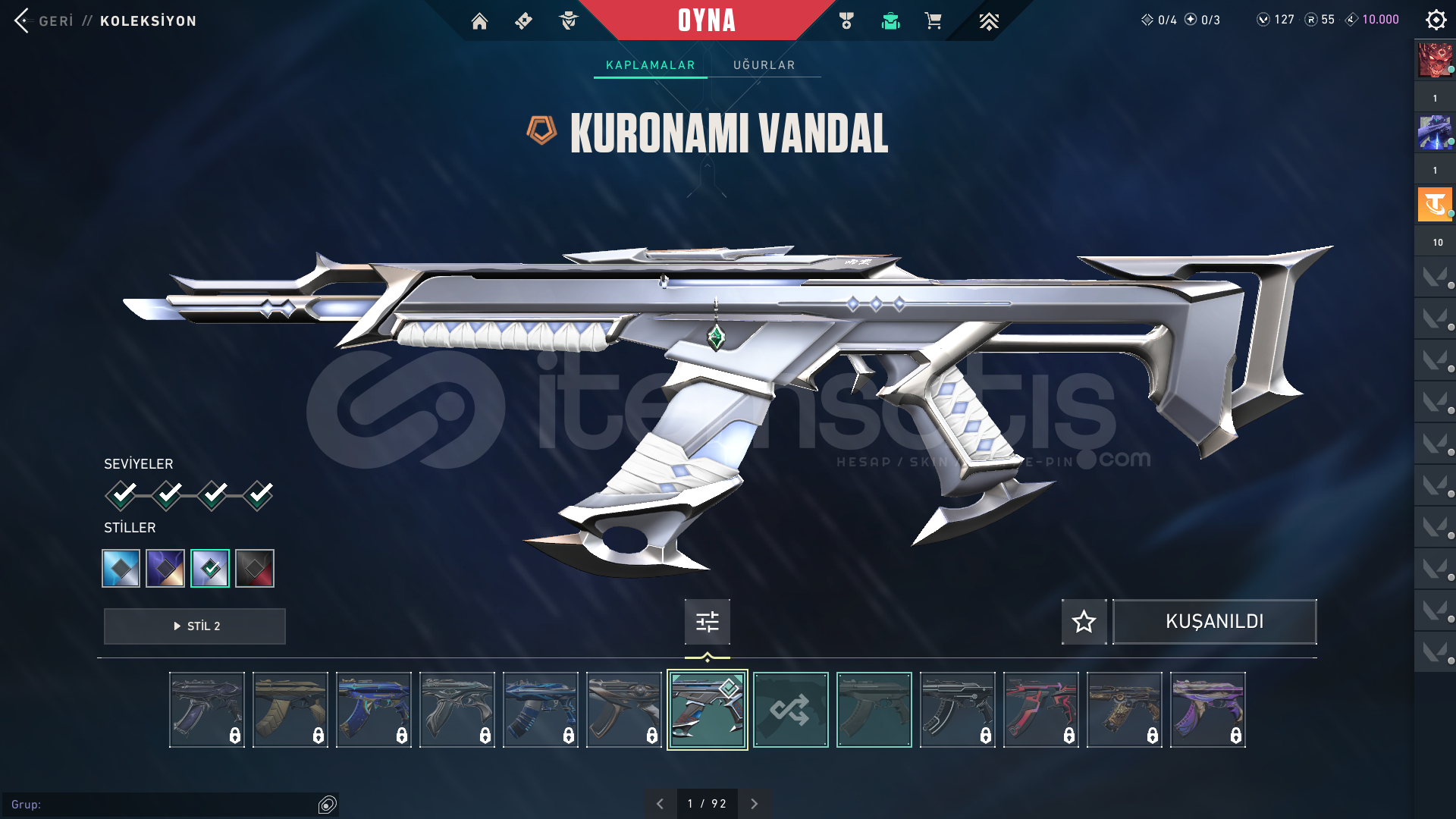Select the battlepass icon in top navigation

pos(523,21)
